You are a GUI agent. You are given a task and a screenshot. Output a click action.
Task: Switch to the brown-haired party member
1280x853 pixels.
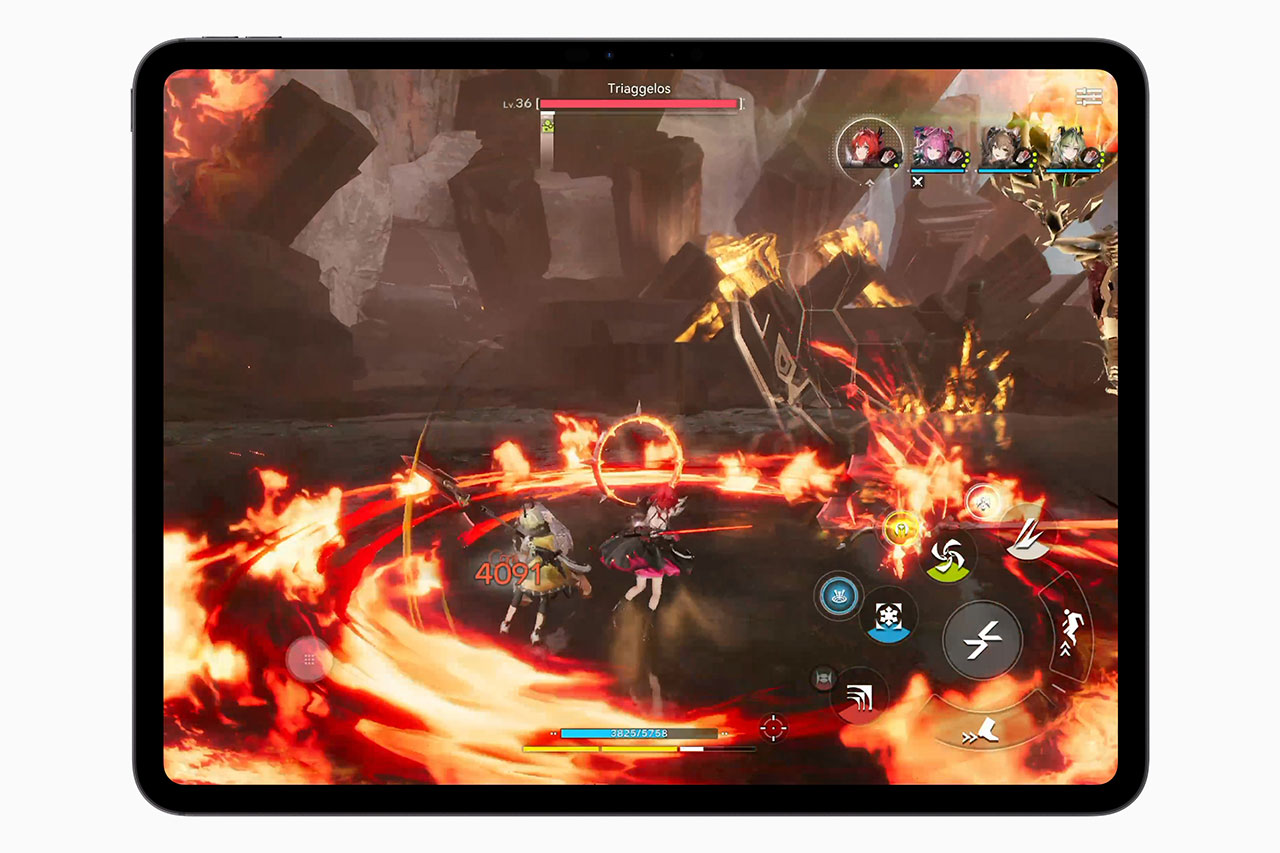click(1002, 148)
